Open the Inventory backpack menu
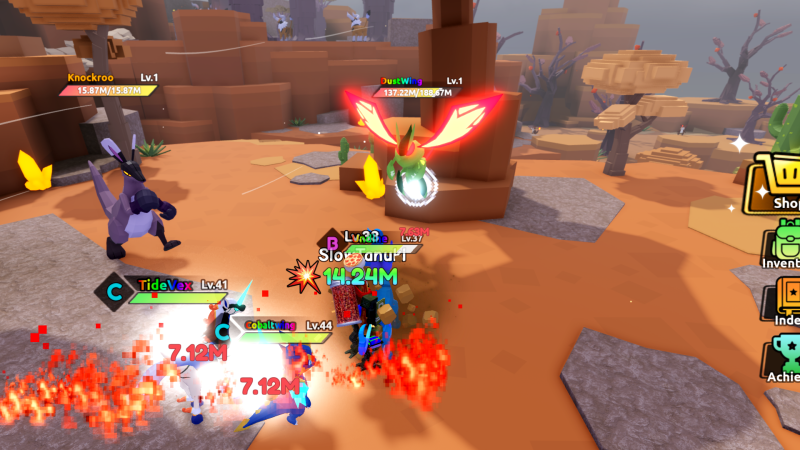This screenshot has width=800, height=450. click(x=782, y=245)
